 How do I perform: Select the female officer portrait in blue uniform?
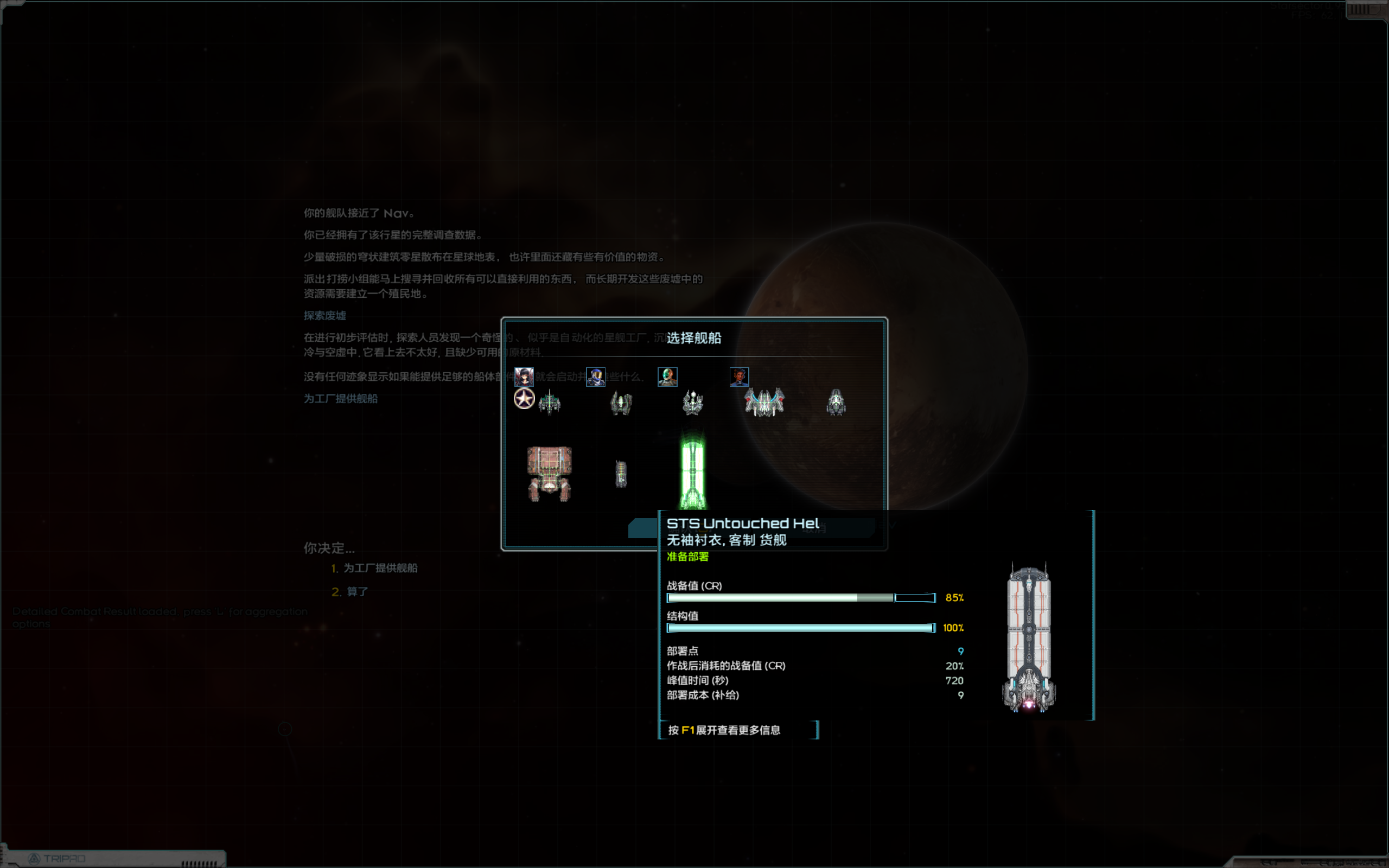740,376
